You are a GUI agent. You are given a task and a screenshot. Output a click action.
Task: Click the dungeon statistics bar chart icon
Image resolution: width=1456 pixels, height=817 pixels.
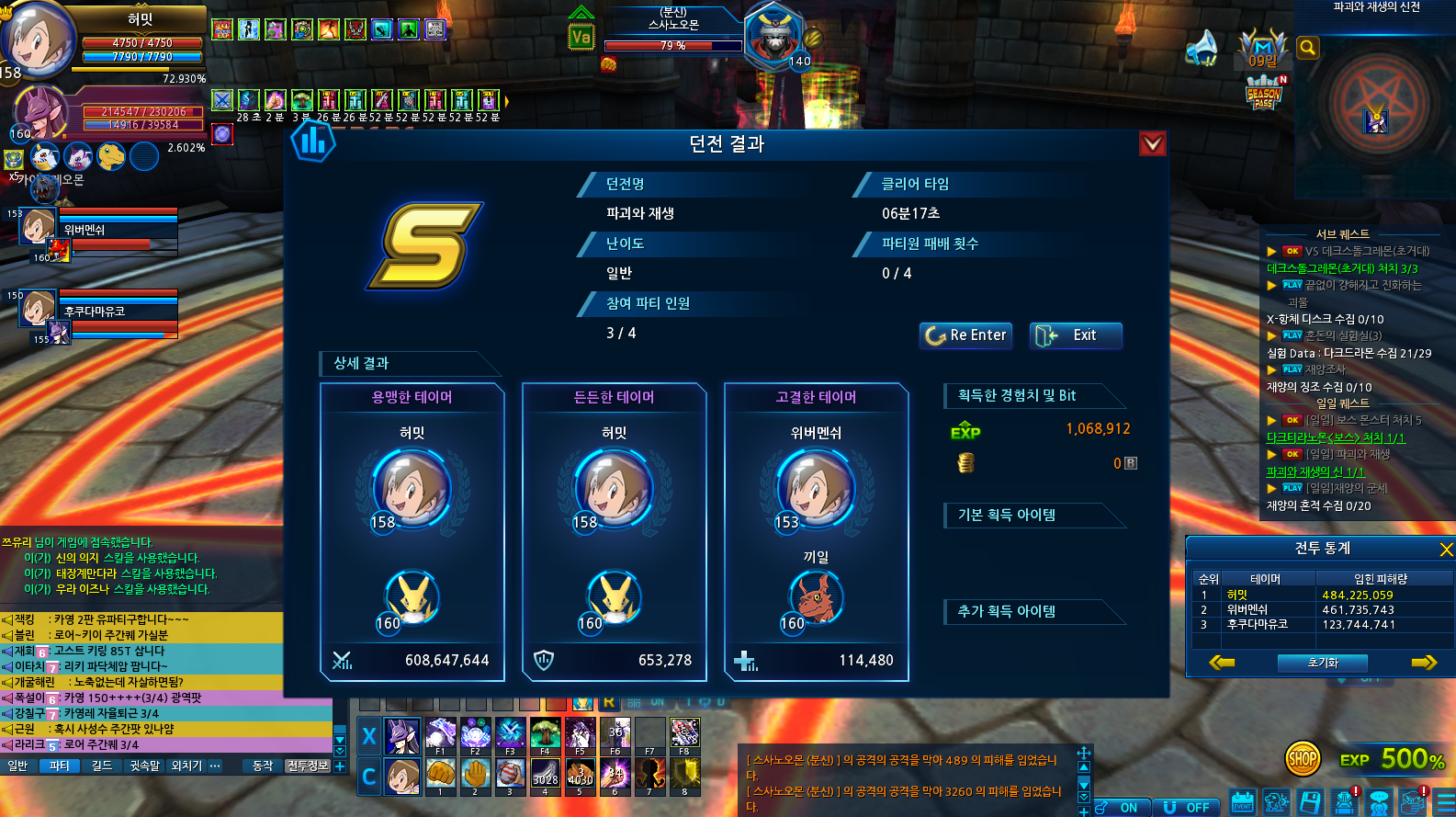click(x=312, y=142)
